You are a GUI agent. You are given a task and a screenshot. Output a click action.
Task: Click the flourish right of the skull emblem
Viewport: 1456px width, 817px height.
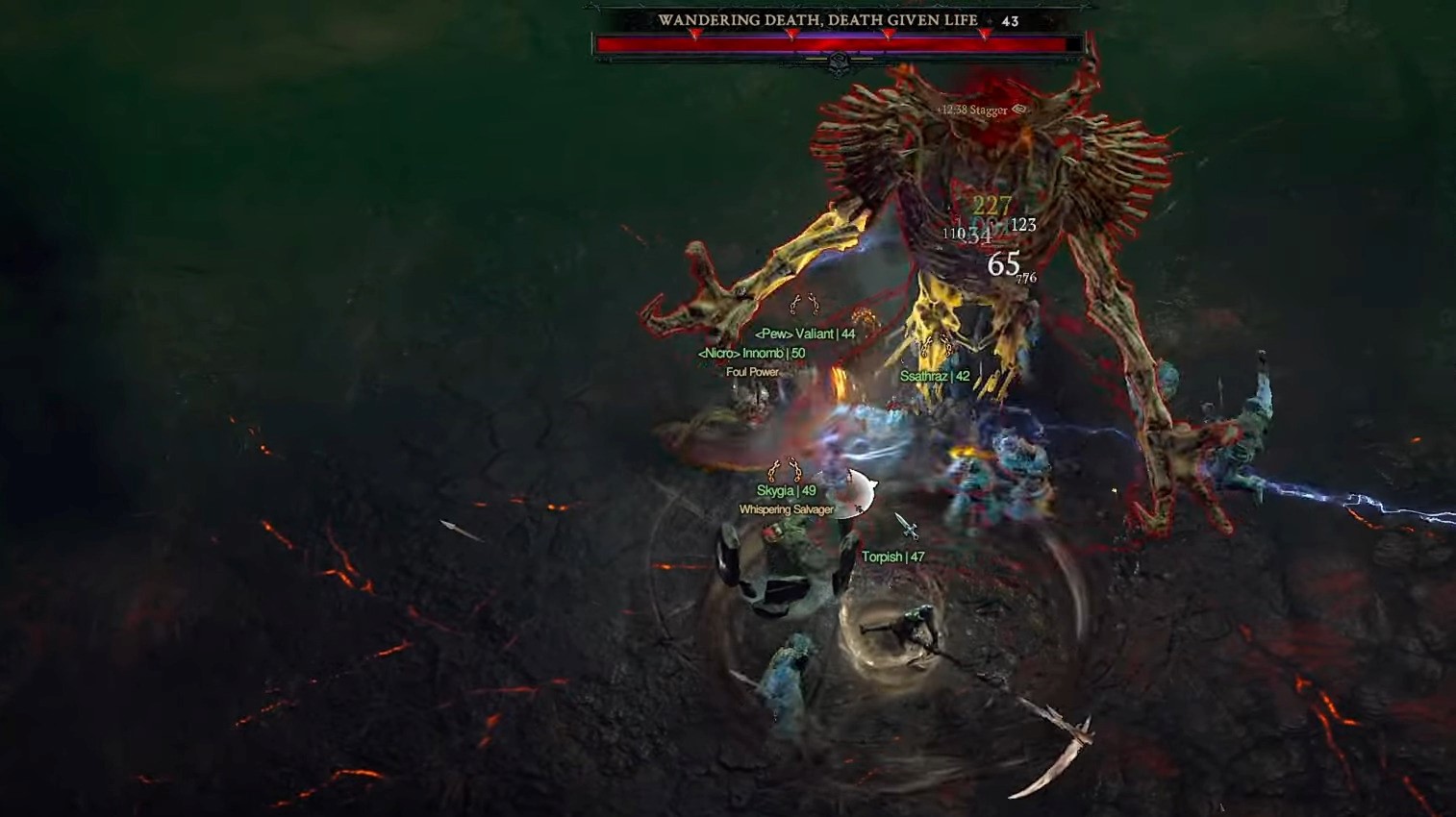pos(864,59)
